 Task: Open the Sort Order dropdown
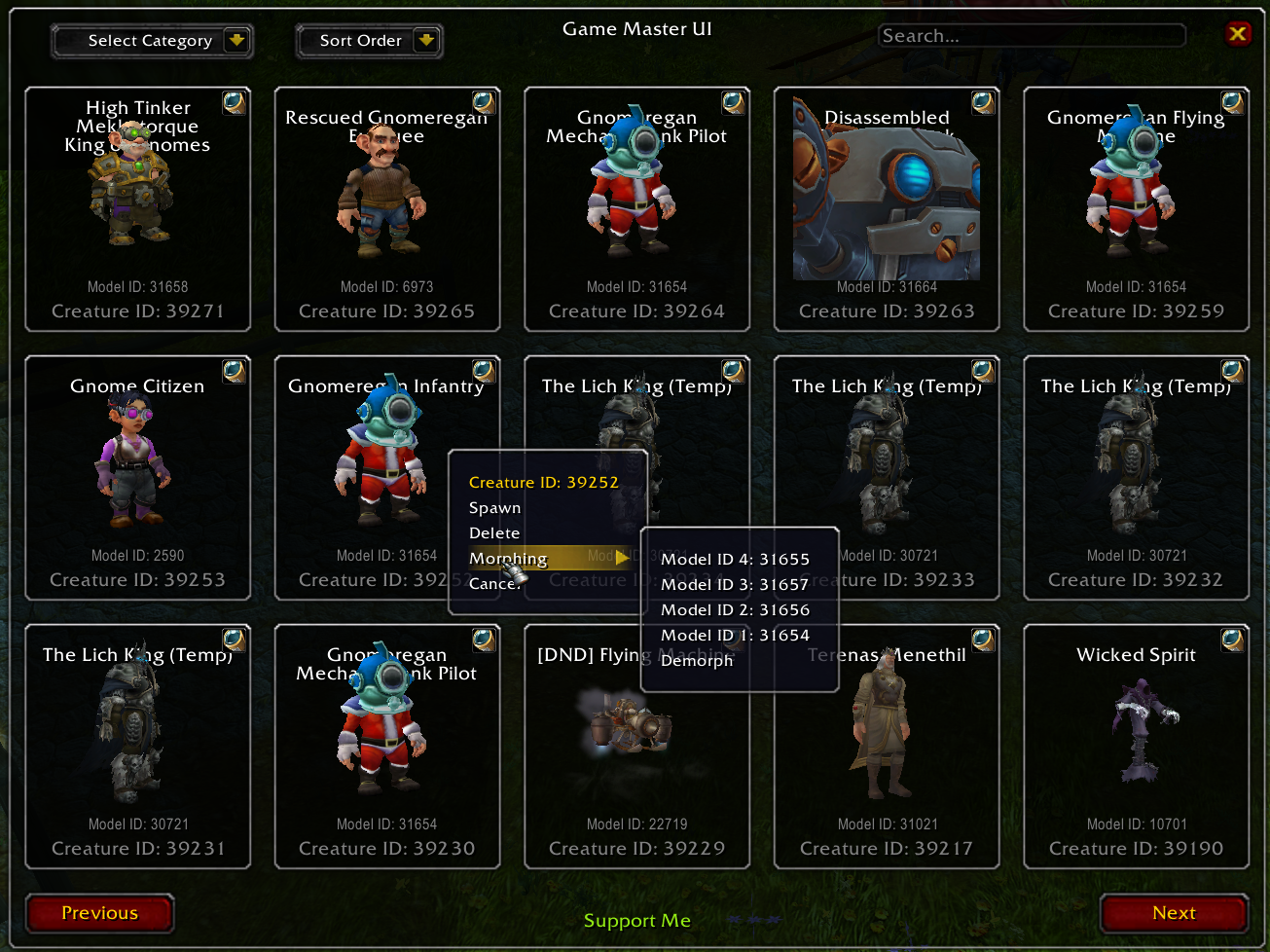click(x=369, y=41)
